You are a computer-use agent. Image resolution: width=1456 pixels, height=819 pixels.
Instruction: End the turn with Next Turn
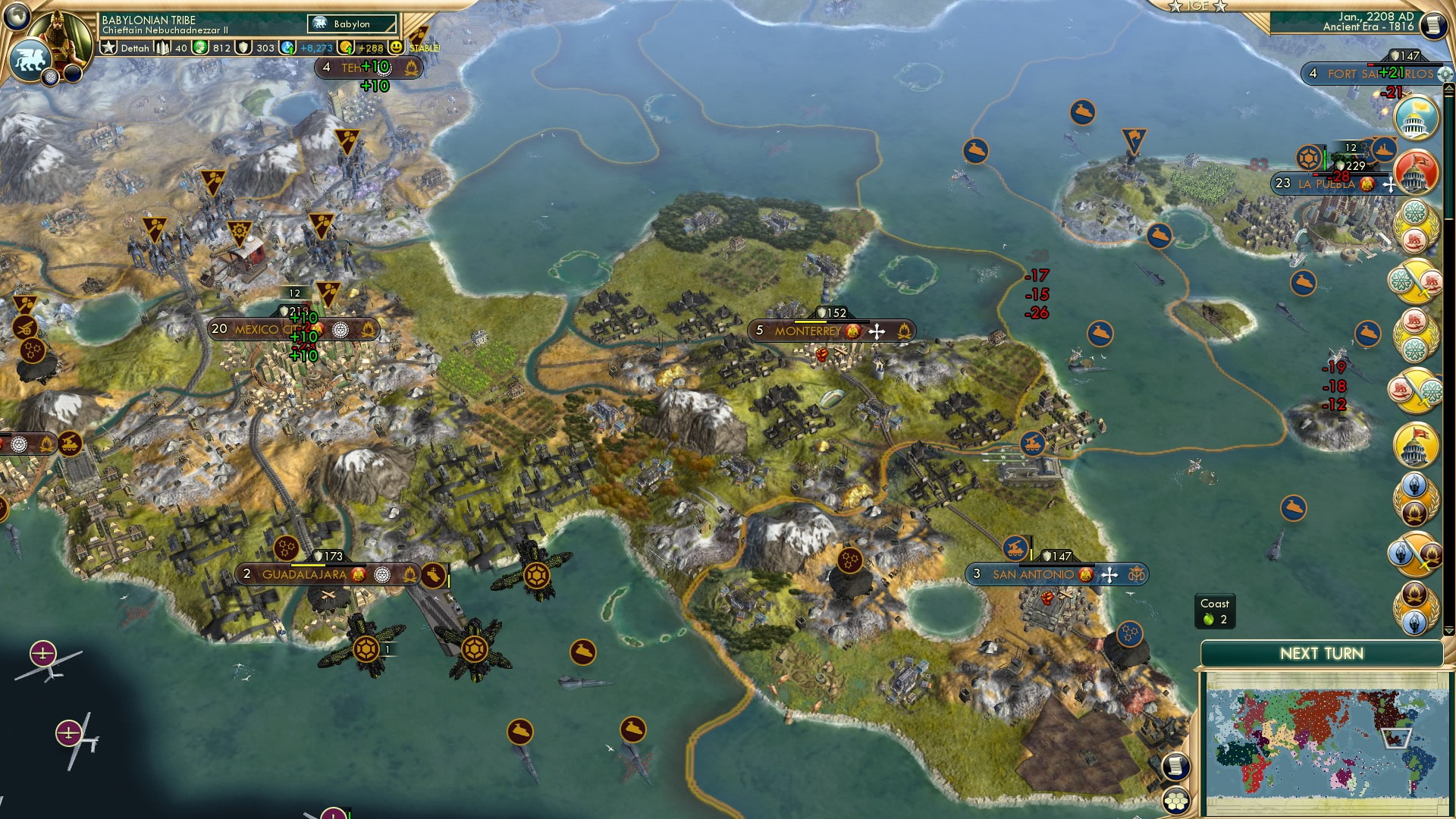pyautogui.click(x=1321, y=654)
